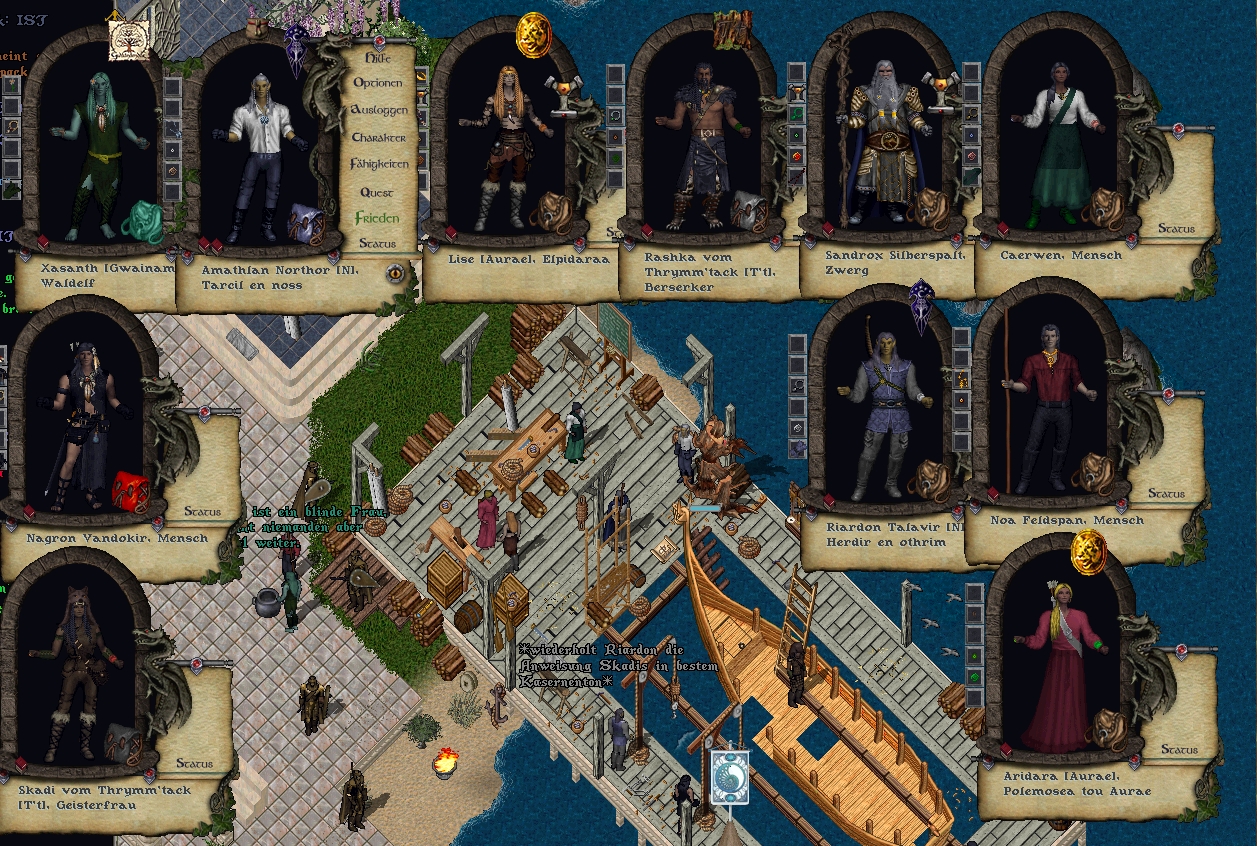Choose Ausloggen to log out
The image size is (1257, 846).
379,110
